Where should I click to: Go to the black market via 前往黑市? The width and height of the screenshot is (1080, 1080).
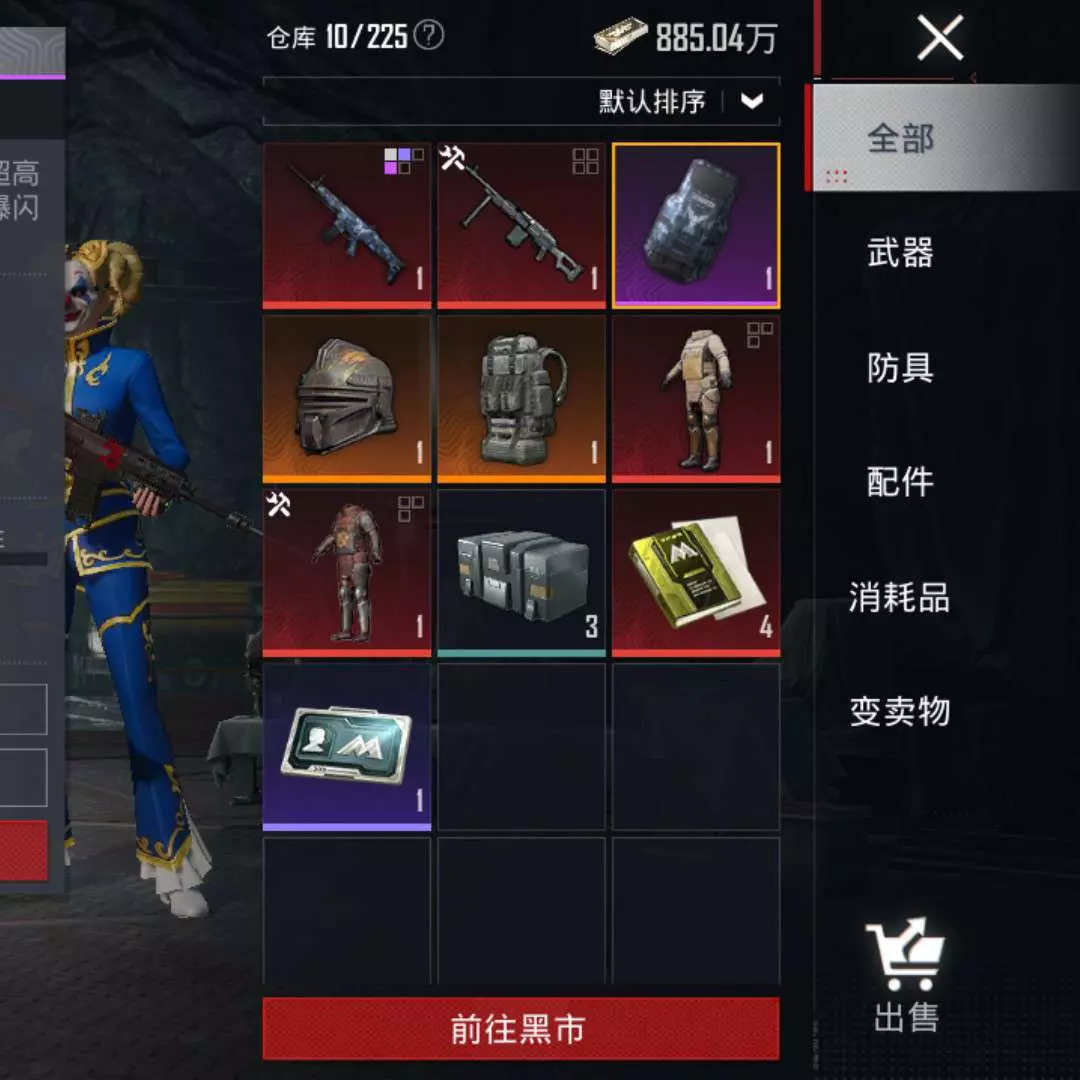520,1029
